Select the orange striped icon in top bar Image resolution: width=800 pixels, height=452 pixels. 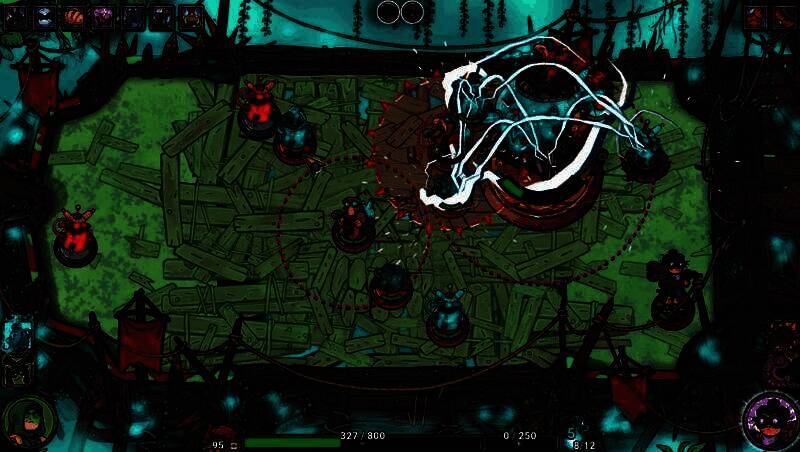coord(73,15)
